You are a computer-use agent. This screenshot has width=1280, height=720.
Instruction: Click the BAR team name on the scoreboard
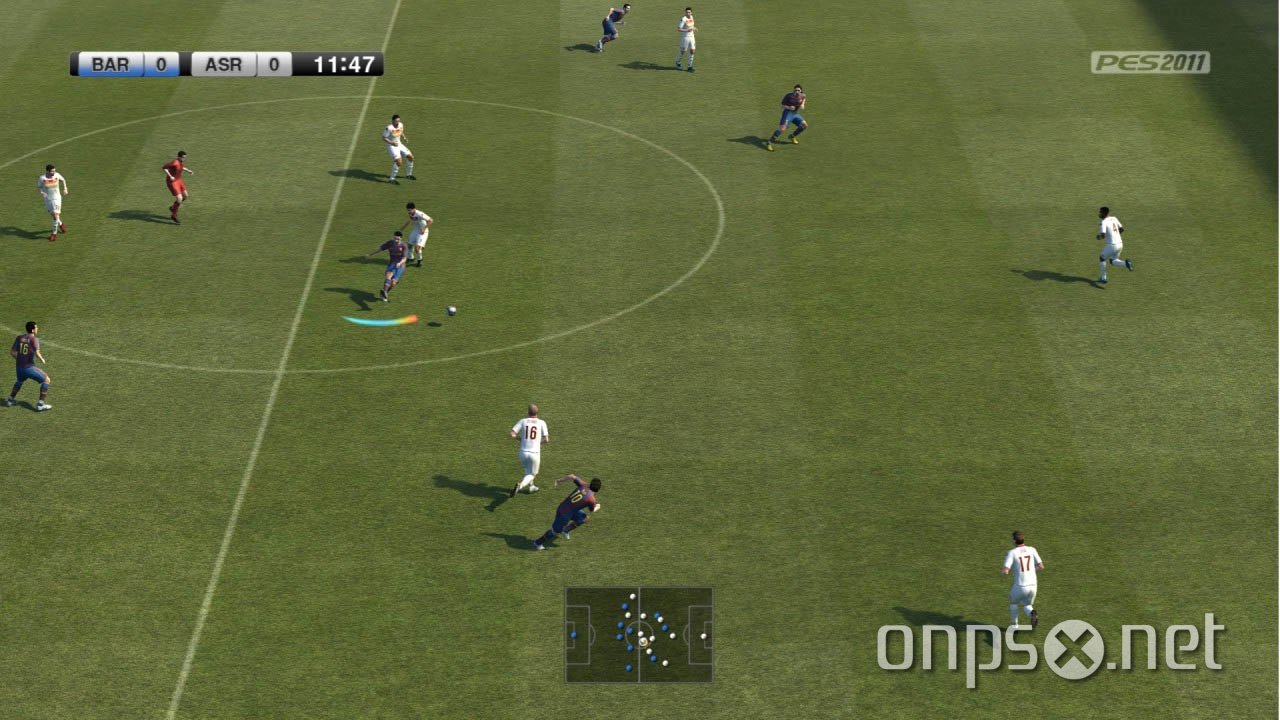tap(110, 65)
